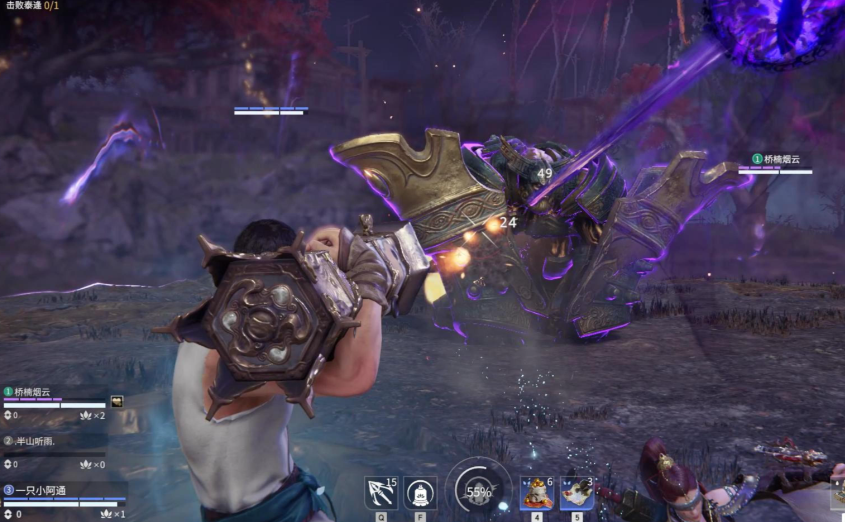Use the bell ability icon

click(420, 493)
